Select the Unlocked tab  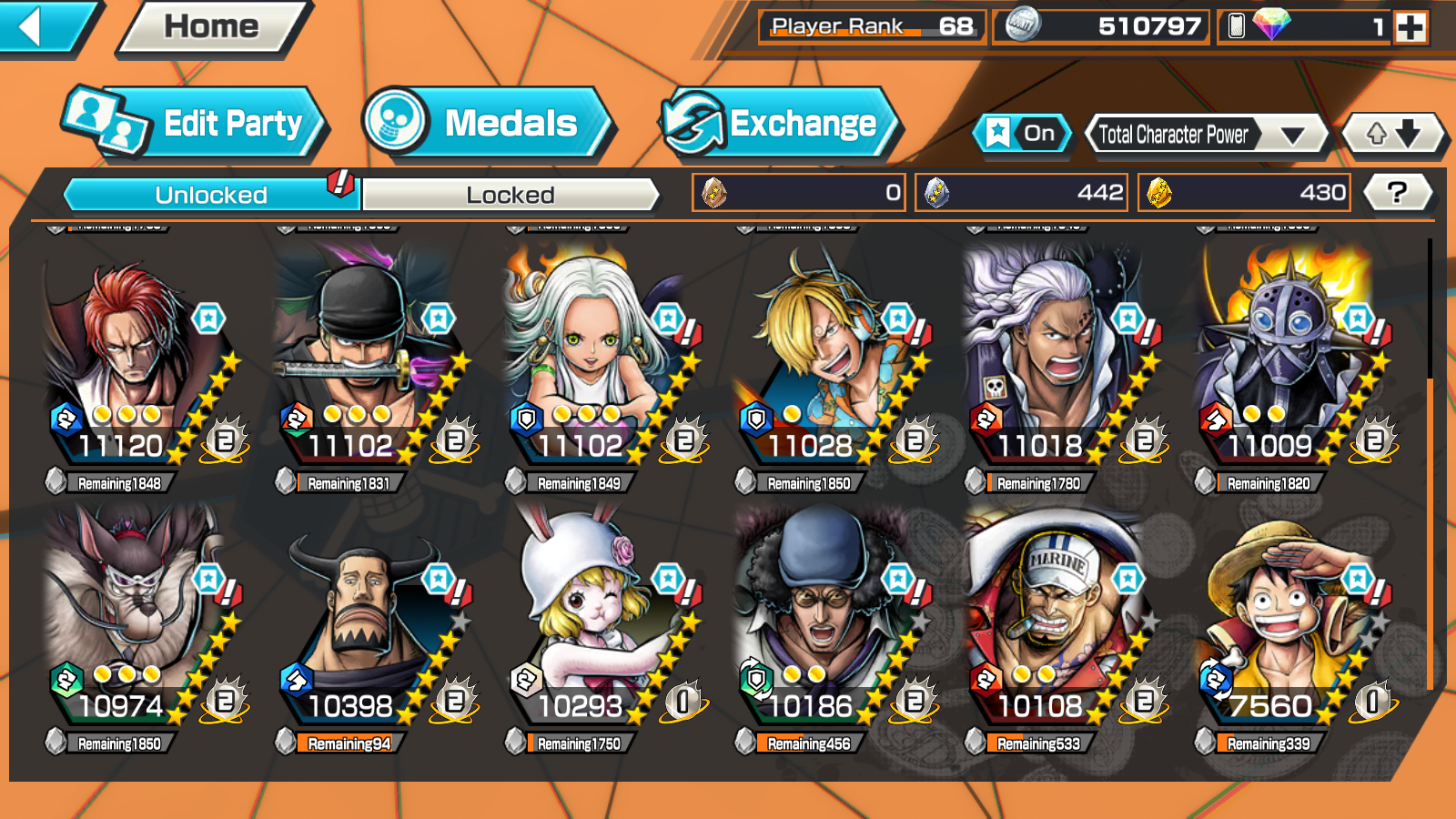(211, 195)
